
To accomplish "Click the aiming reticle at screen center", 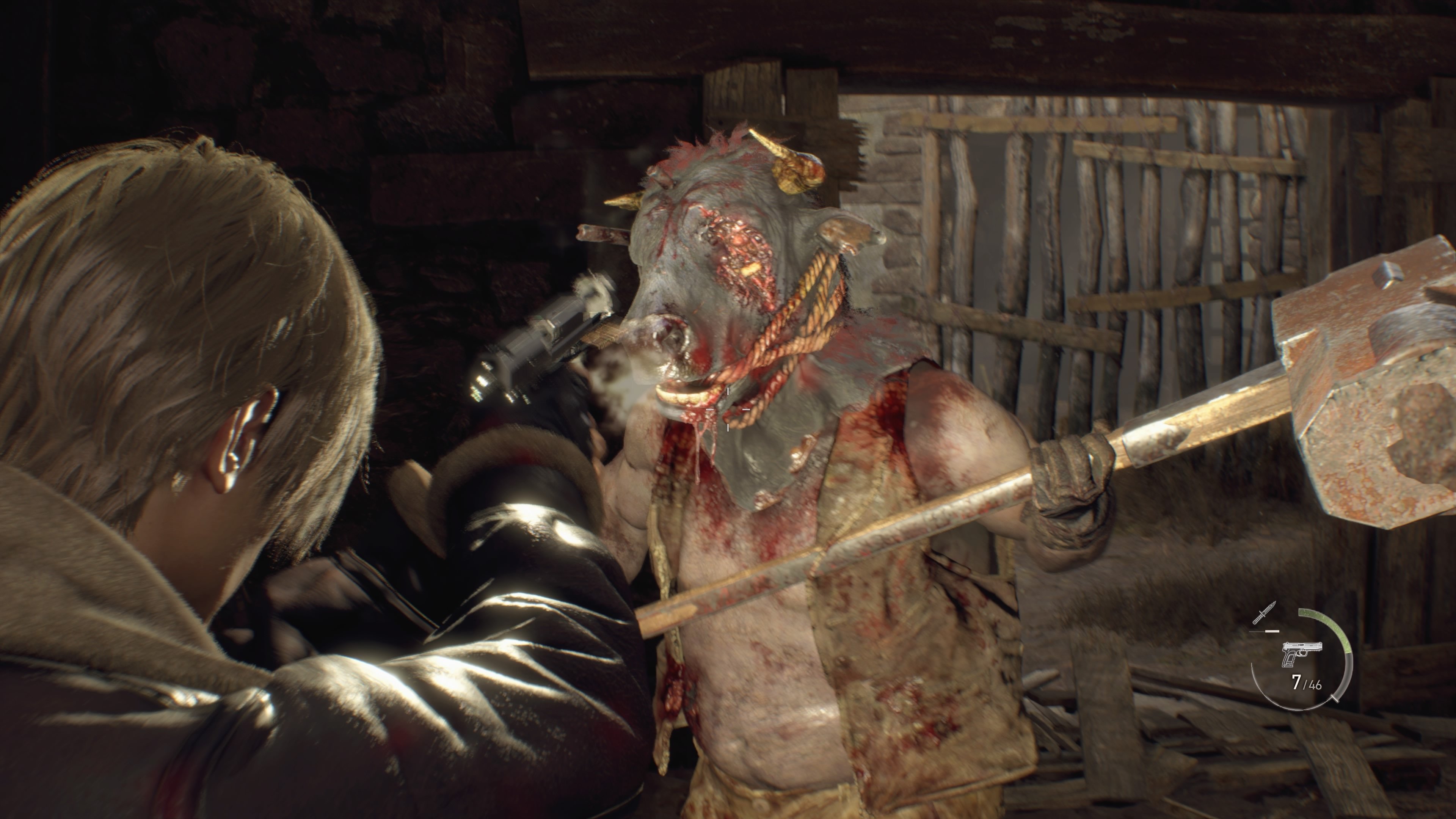I will click(728, 409).
